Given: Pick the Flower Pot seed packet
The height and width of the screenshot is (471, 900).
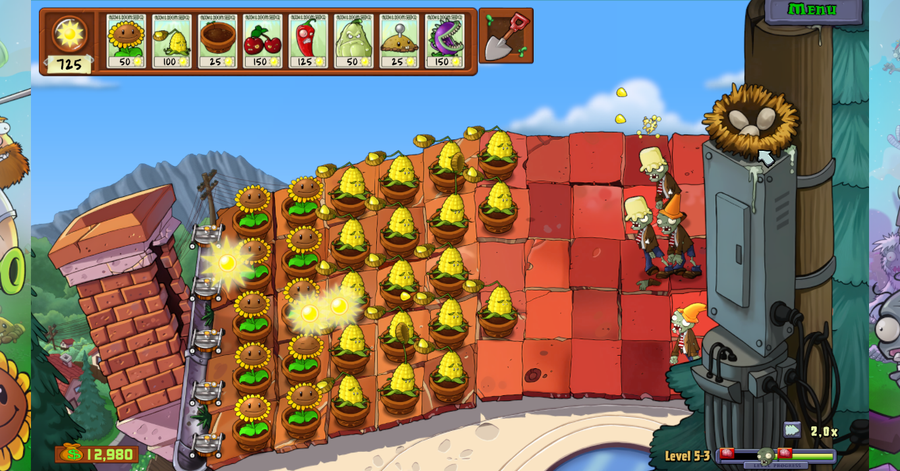Looking at the screenshot, I should [x=217, y=41].
